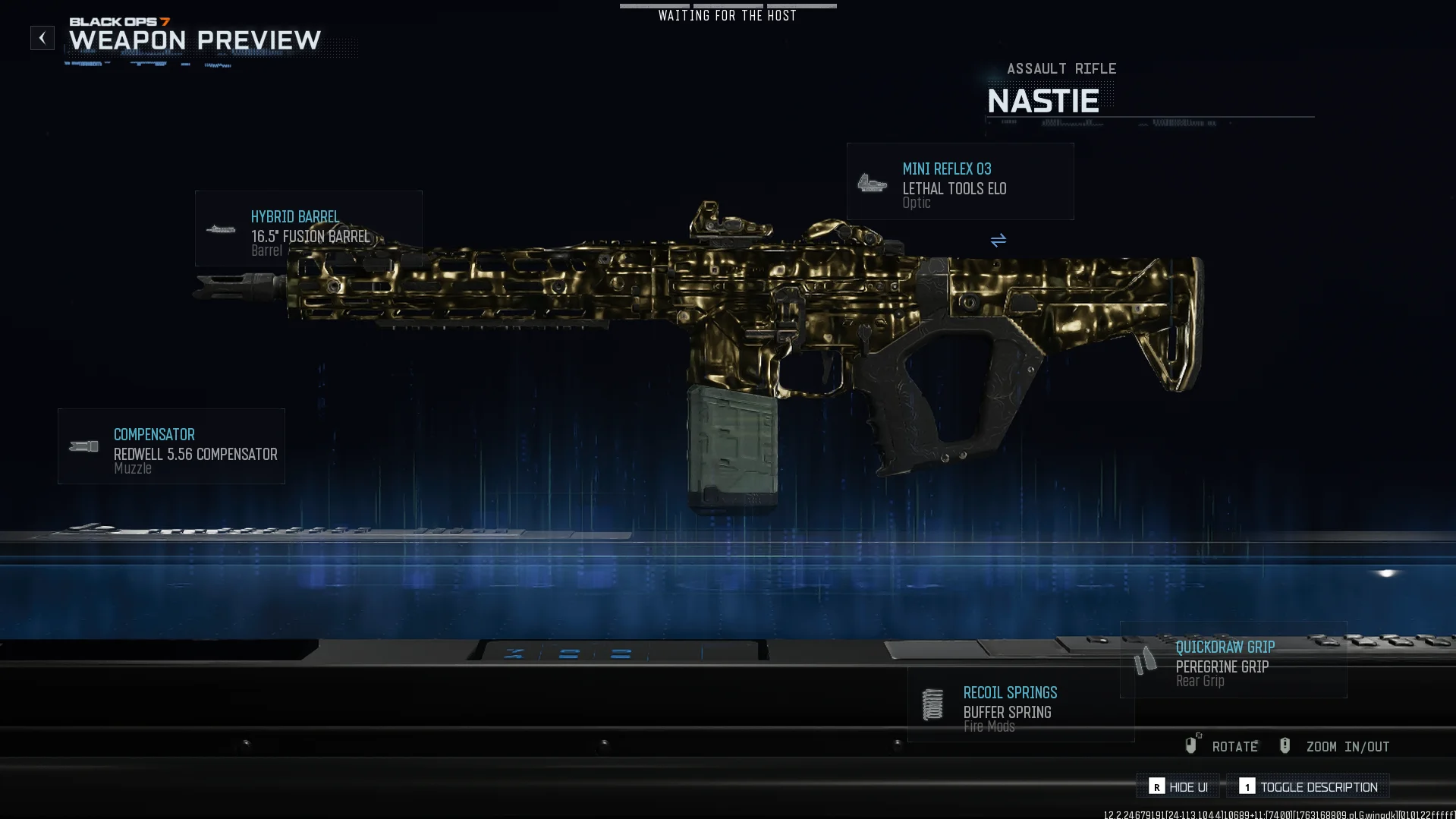Go back using the arrow button
This screenshot has height=819, width=1456.
coord(42,38)
